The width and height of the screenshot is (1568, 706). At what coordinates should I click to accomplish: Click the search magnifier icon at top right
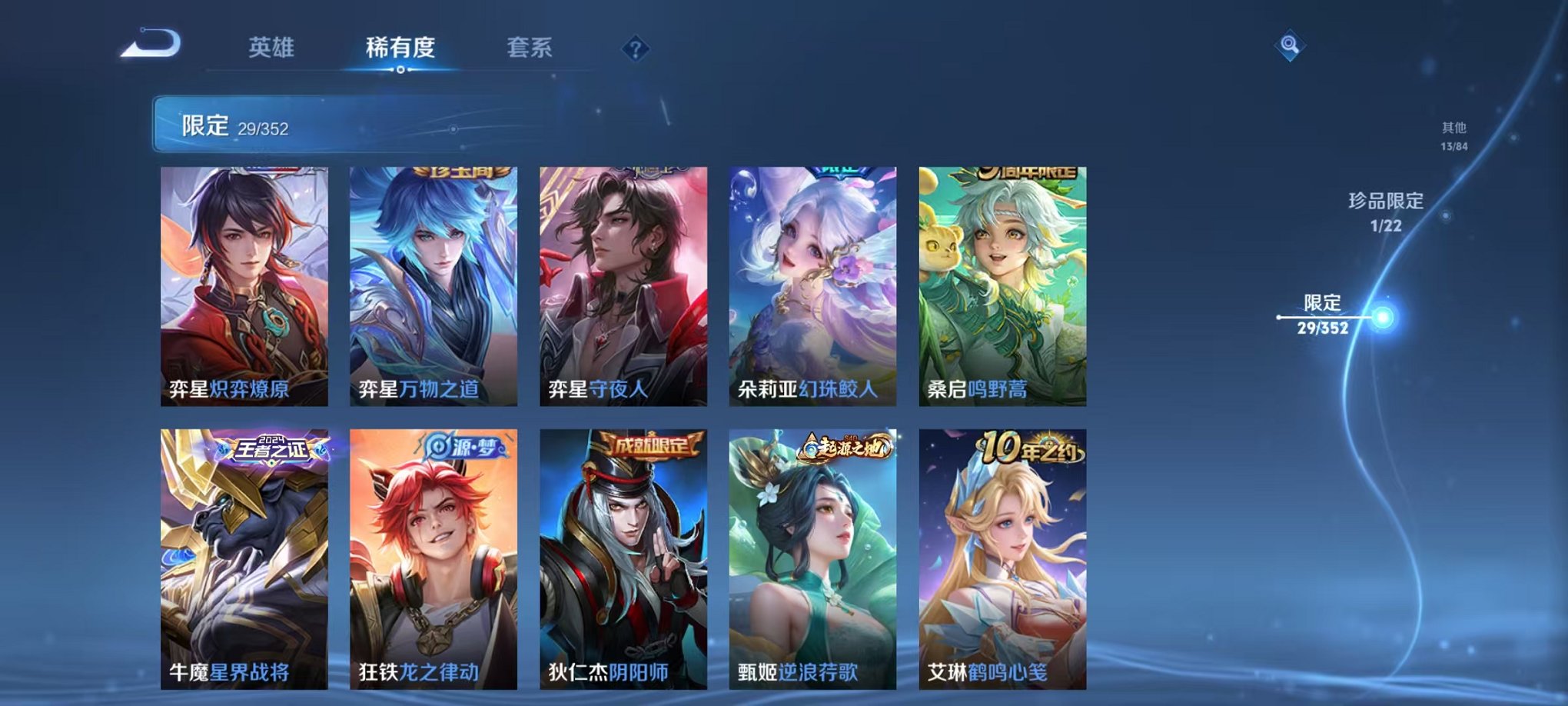[x=1291, y=45]
